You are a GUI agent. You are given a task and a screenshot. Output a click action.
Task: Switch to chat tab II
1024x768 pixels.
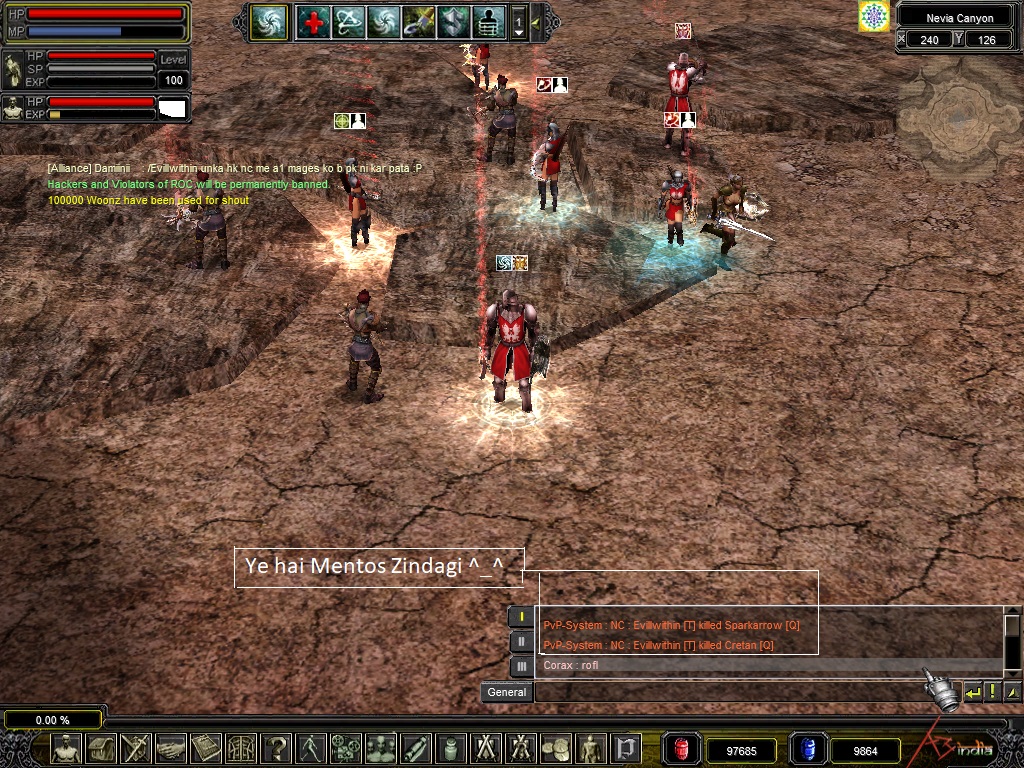click(x=521, y=641)
